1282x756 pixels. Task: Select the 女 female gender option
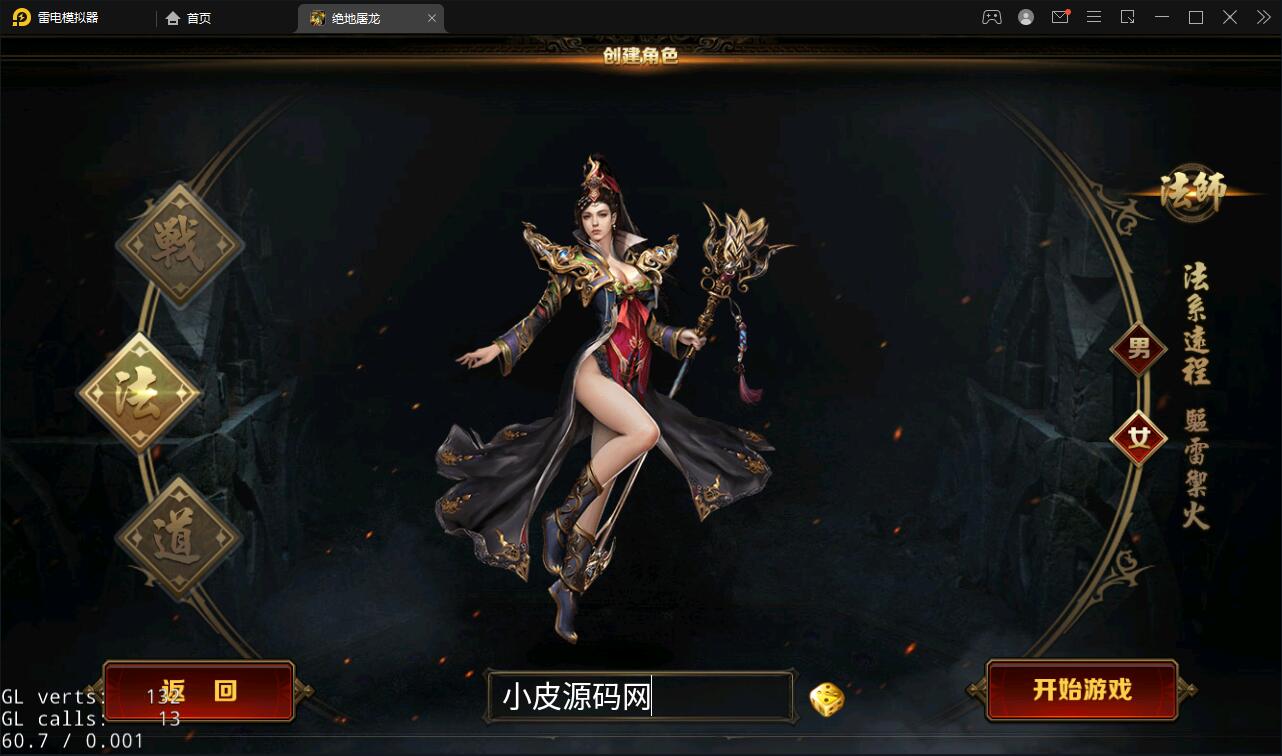pyautogui.click(x=1141, y=434)
